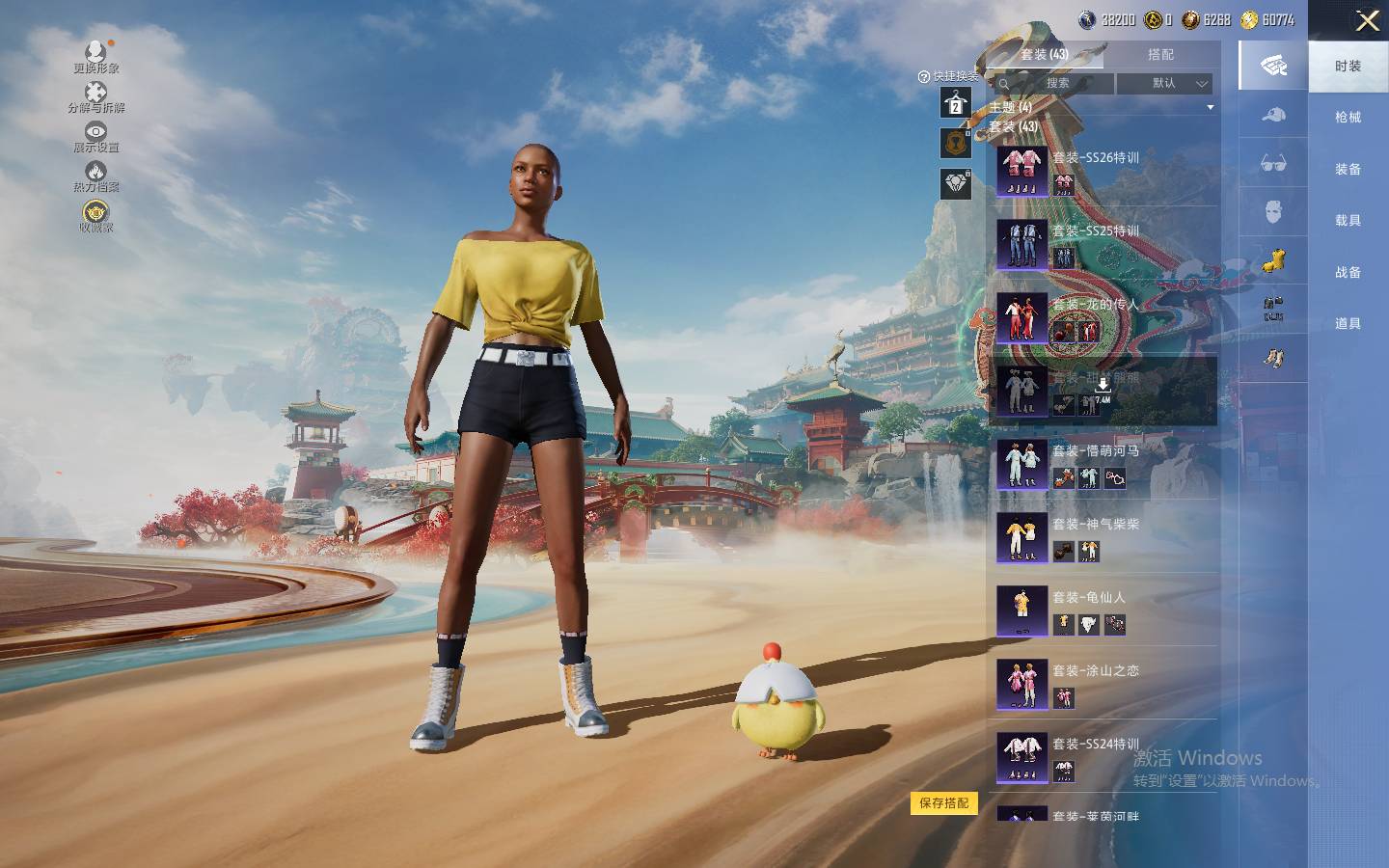This screenshot has width=1389, height=868.
Task: Close the wardrobe screen with the X
Action: pos(1367,21)
